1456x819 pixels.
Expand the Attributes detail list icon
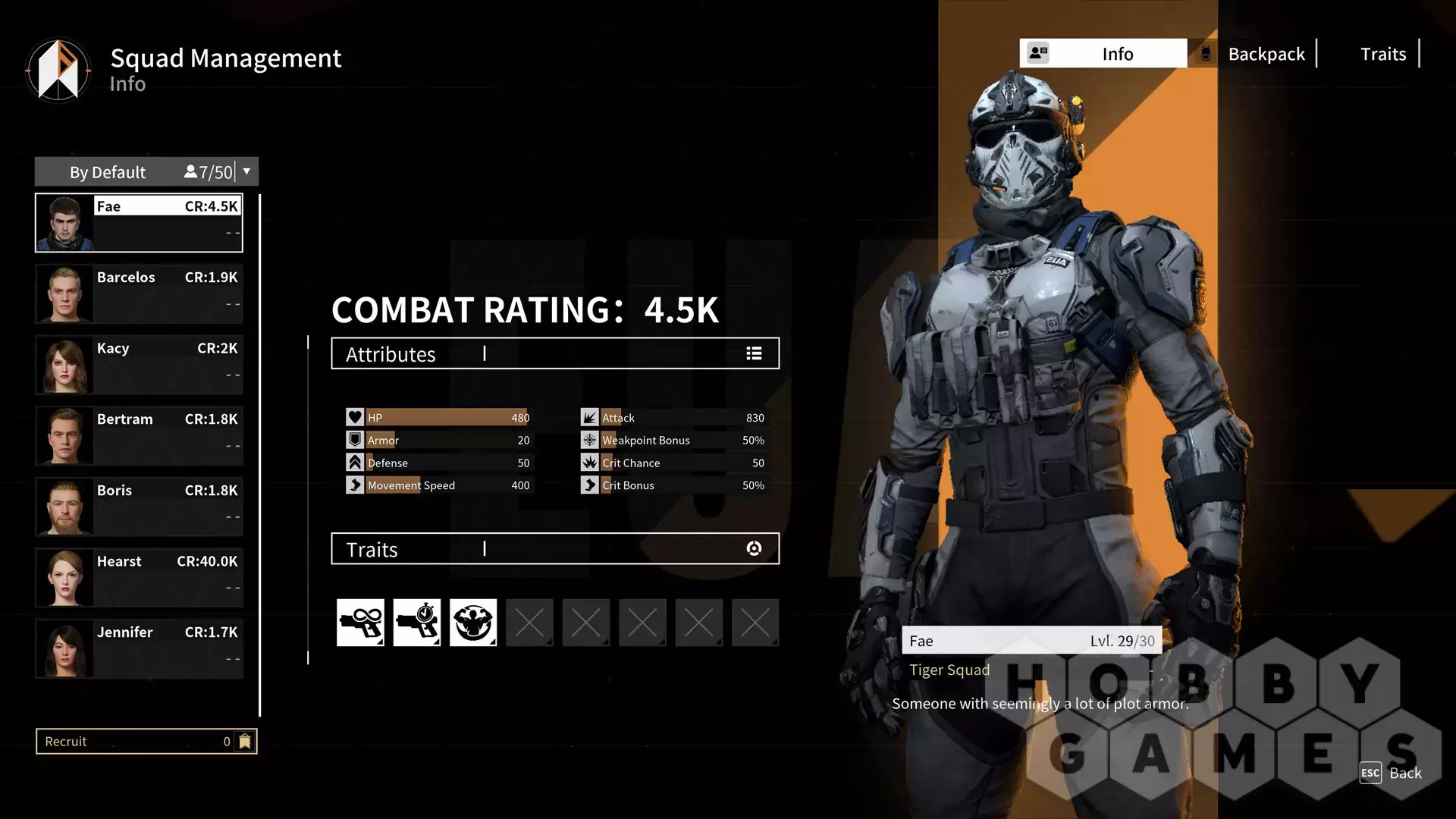point(754,353)
